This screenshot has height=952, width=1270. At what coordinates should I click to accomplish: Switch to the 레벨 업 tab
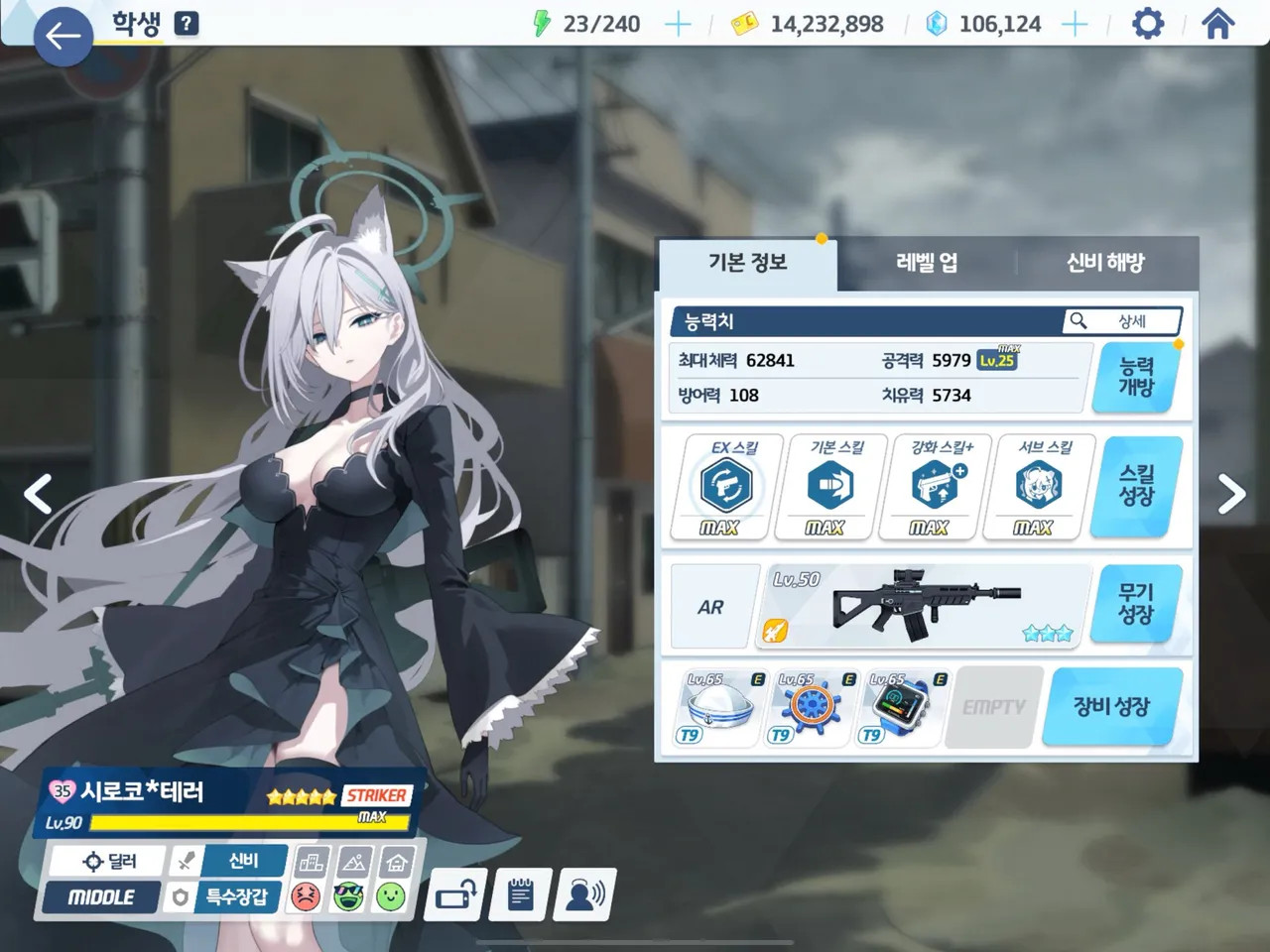click(x=927, y=263)
